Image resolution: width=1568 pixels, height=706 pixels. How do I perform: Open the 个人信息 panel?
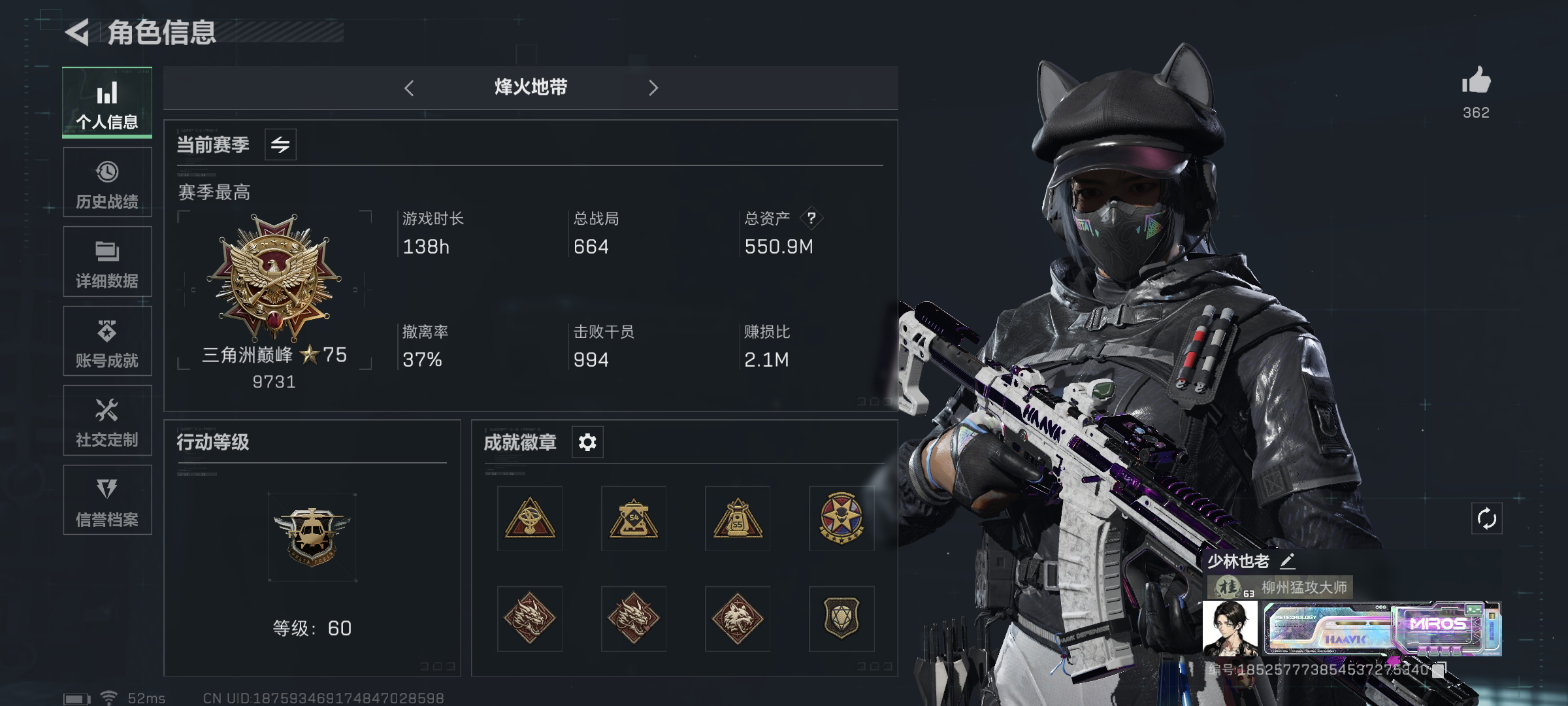pos(107,103)
